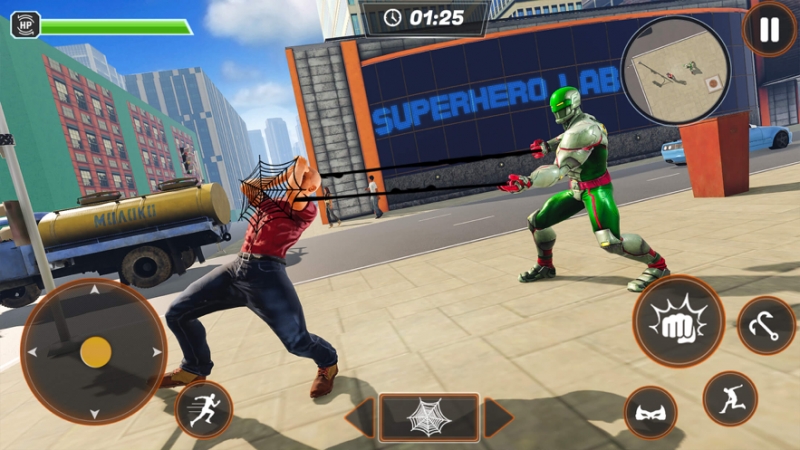This screenshot has width=800, height=450.
Task: Switch to previous weapon with left arrow
Action: [361, 417]
